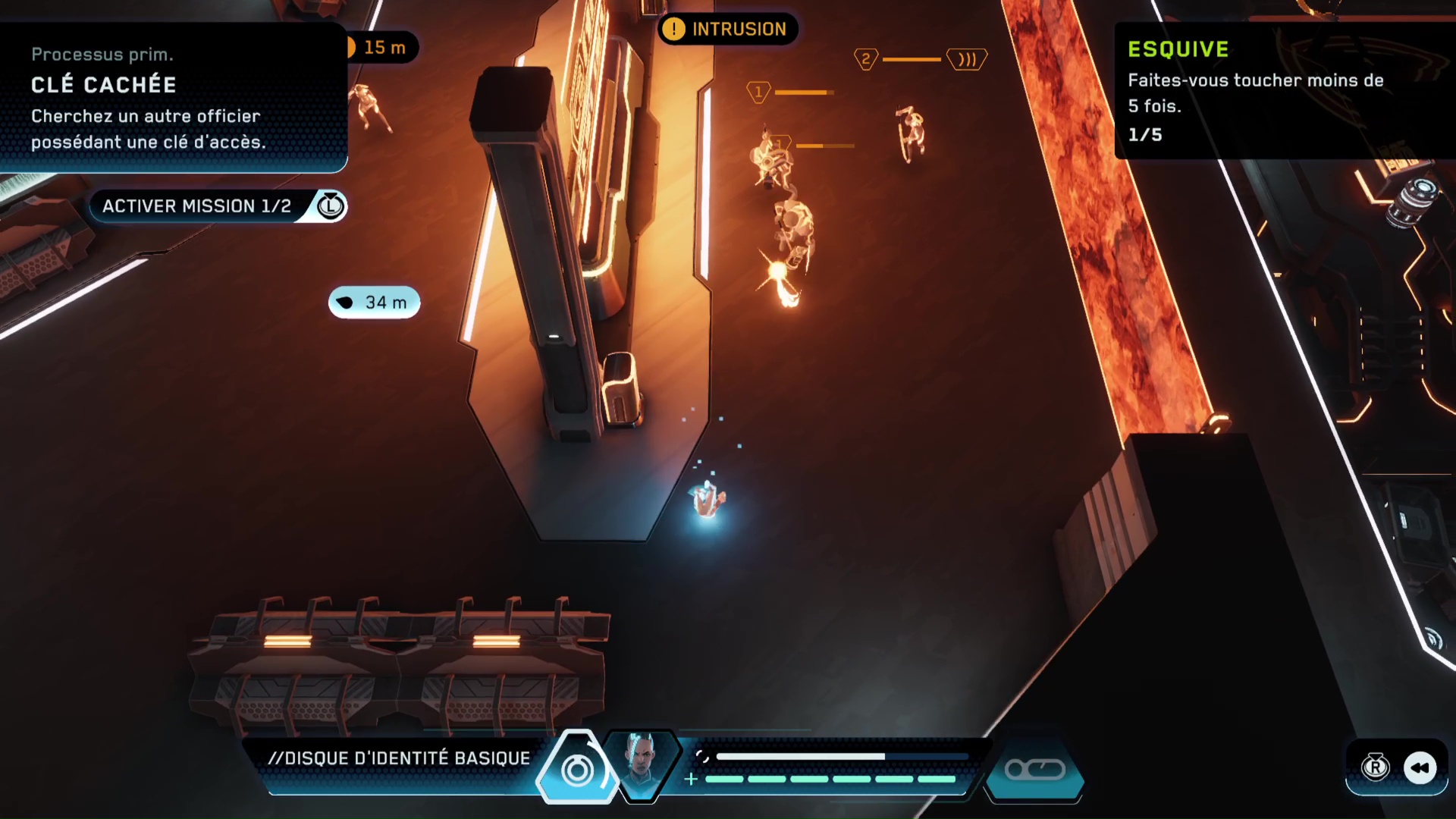The height and width of the screenshot is (819, 1456).
Task: Click the INTRUSION warning banner
Action: pos(727,29)
